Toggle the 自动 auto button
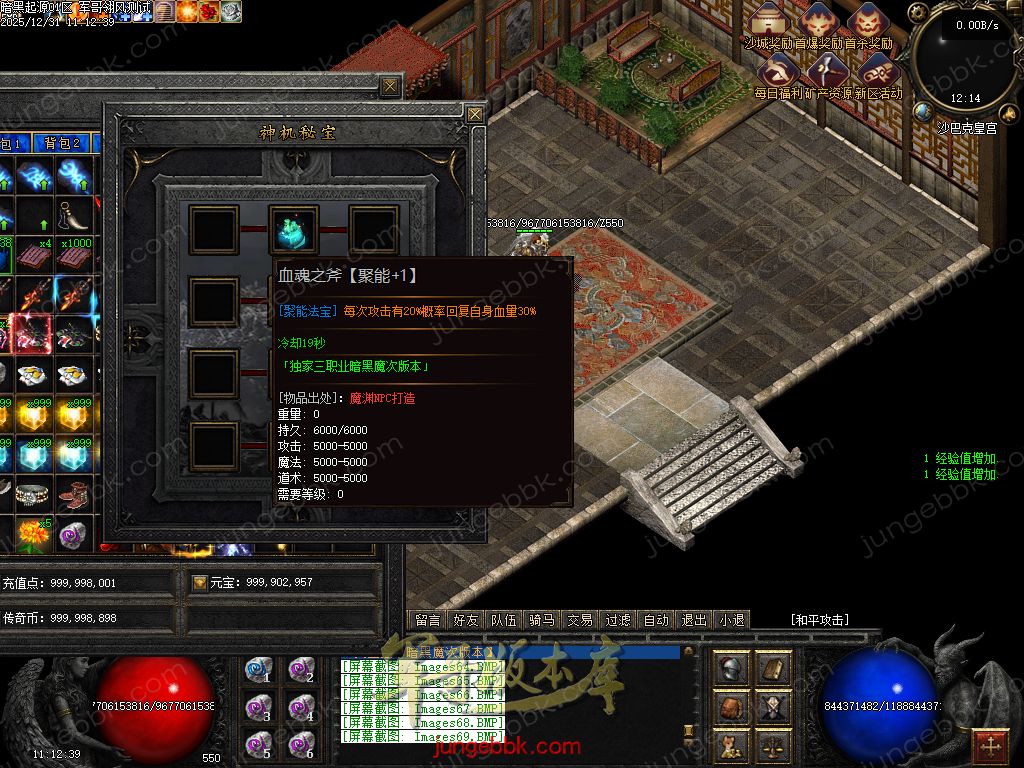 pyautogui.click(x=656, y=620)
